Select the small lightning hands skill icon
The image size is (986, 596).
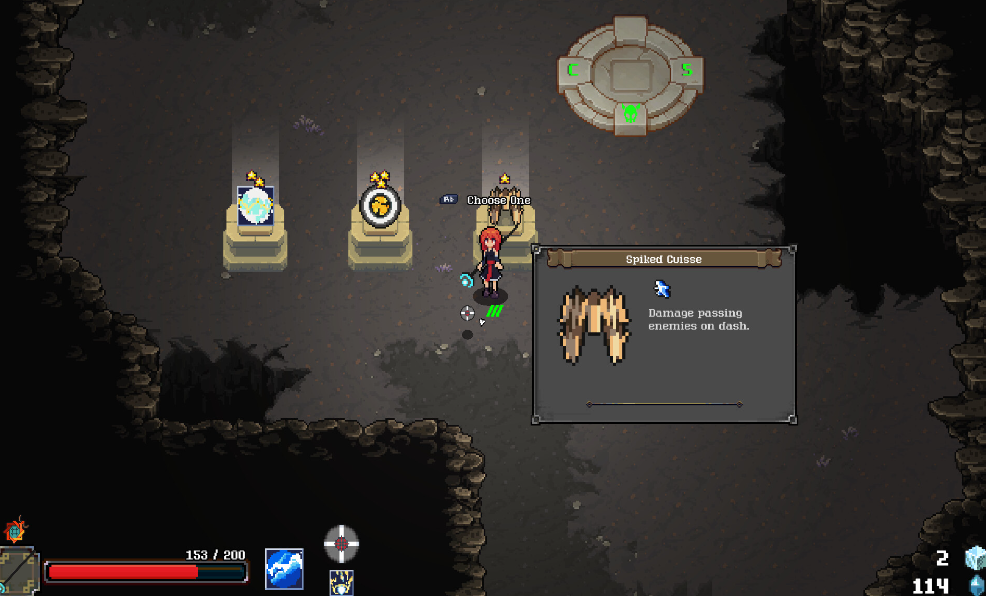(x=341, y=582)
